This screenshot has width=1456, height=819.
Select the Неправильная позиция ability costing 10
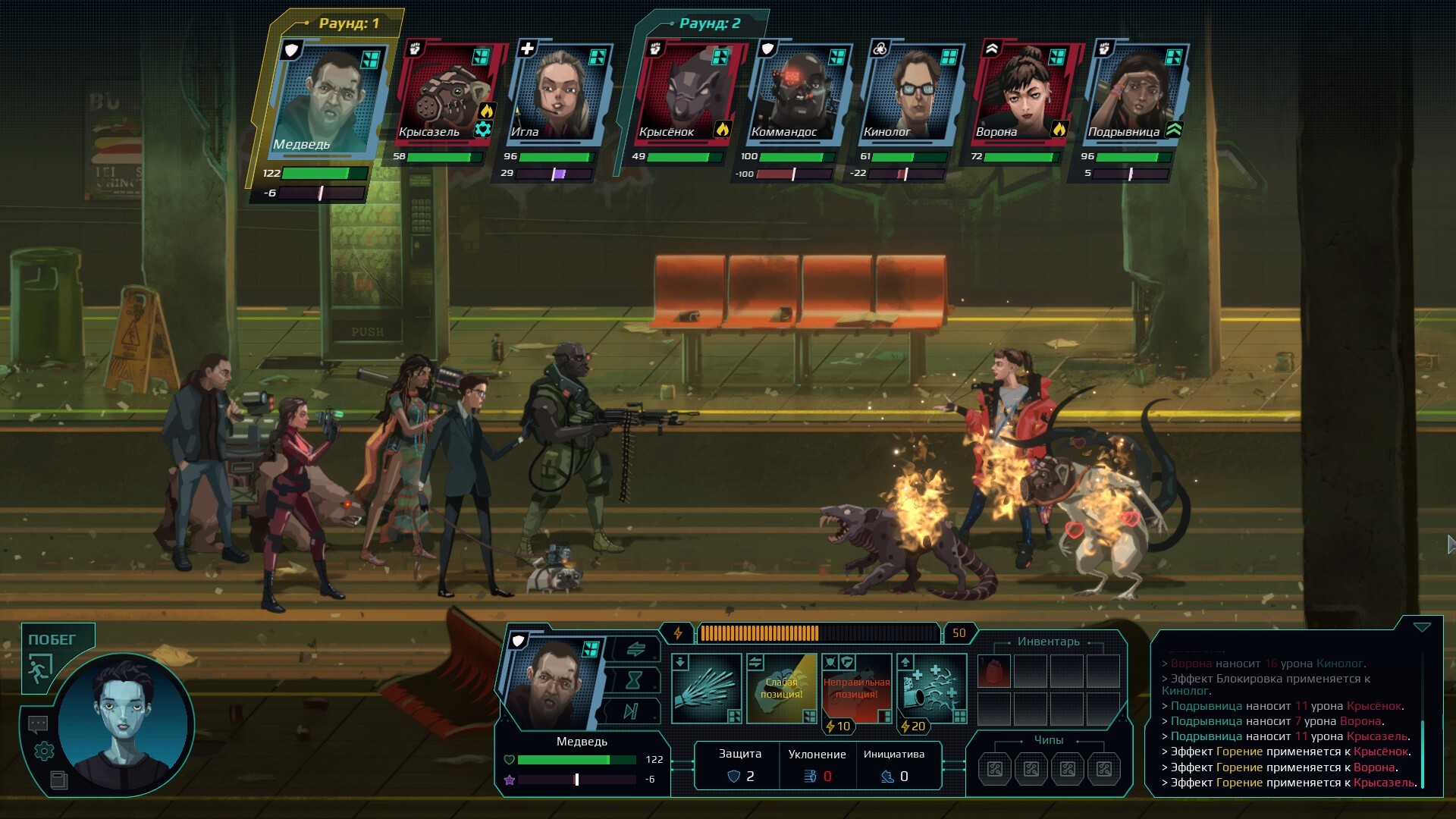click(856, 688)
